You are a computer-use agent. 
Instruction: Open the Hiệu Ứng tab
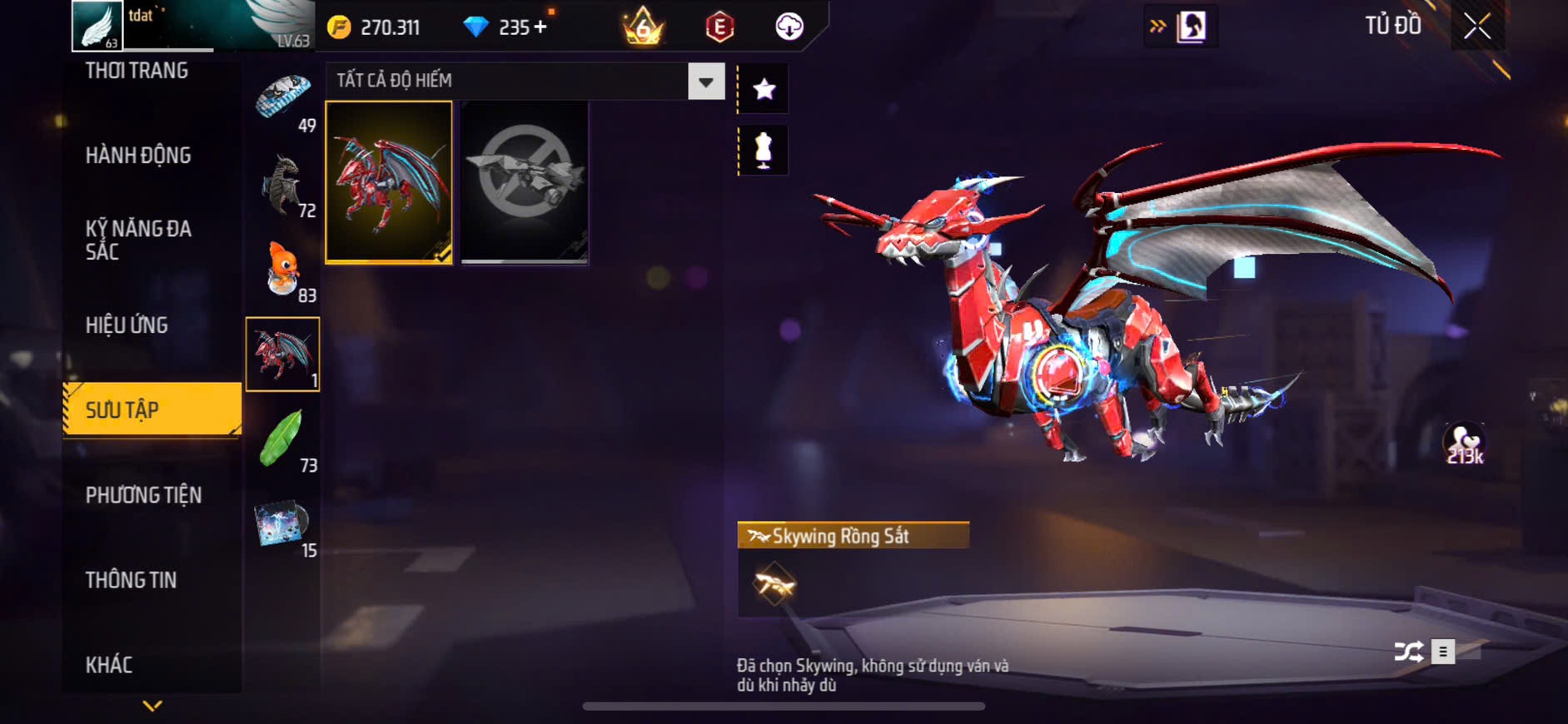point(127,325)
